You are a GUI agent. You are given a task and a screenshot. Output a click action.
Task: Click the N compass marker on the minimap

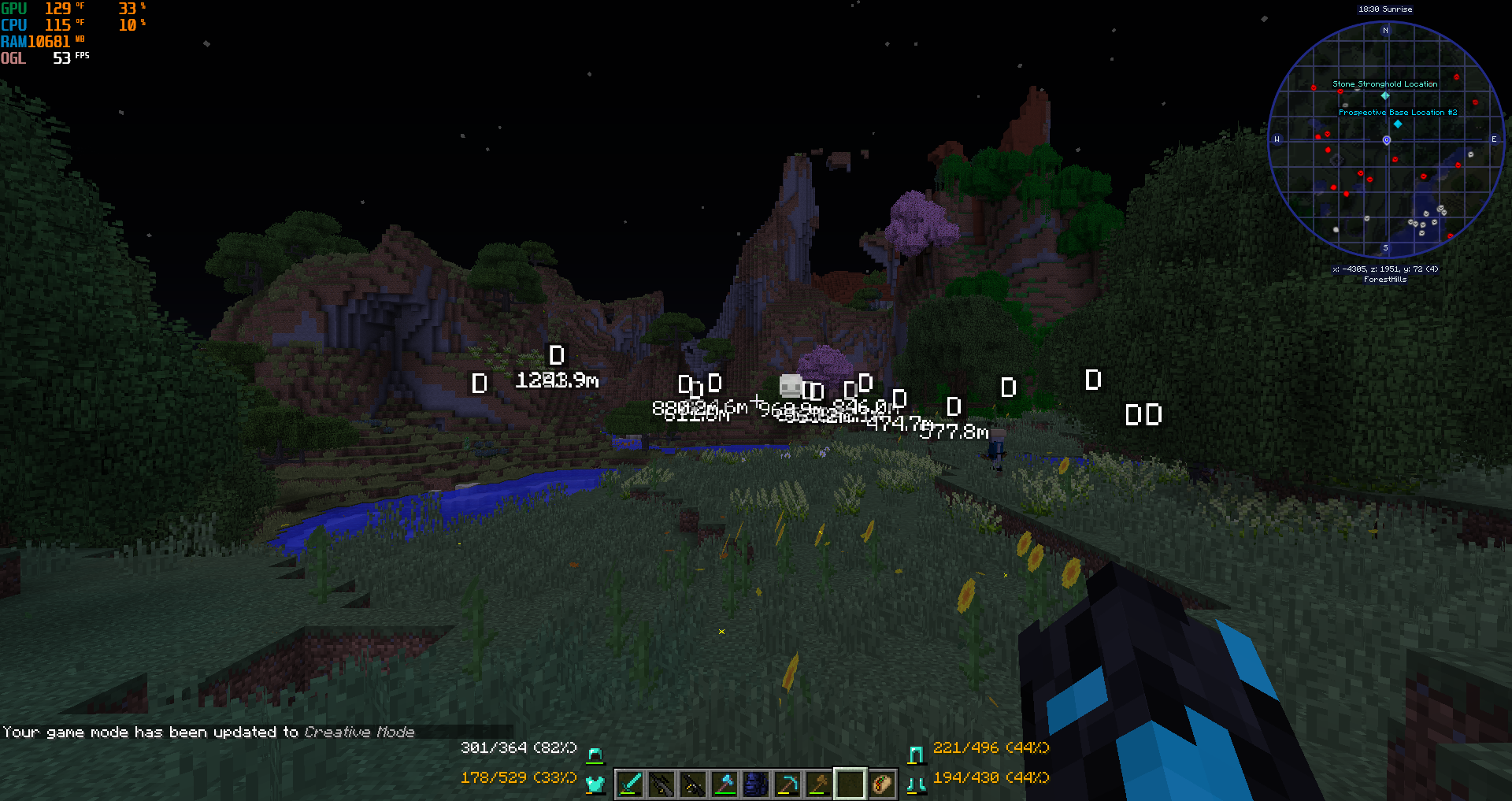(1384, 30)
